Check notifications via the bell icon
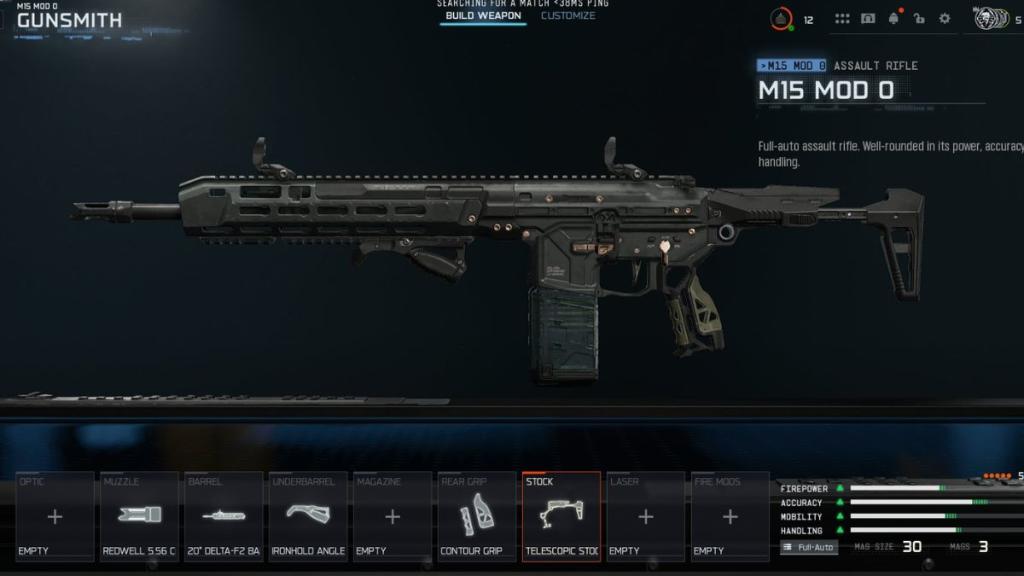1024x576 pixels. [893, 19]
